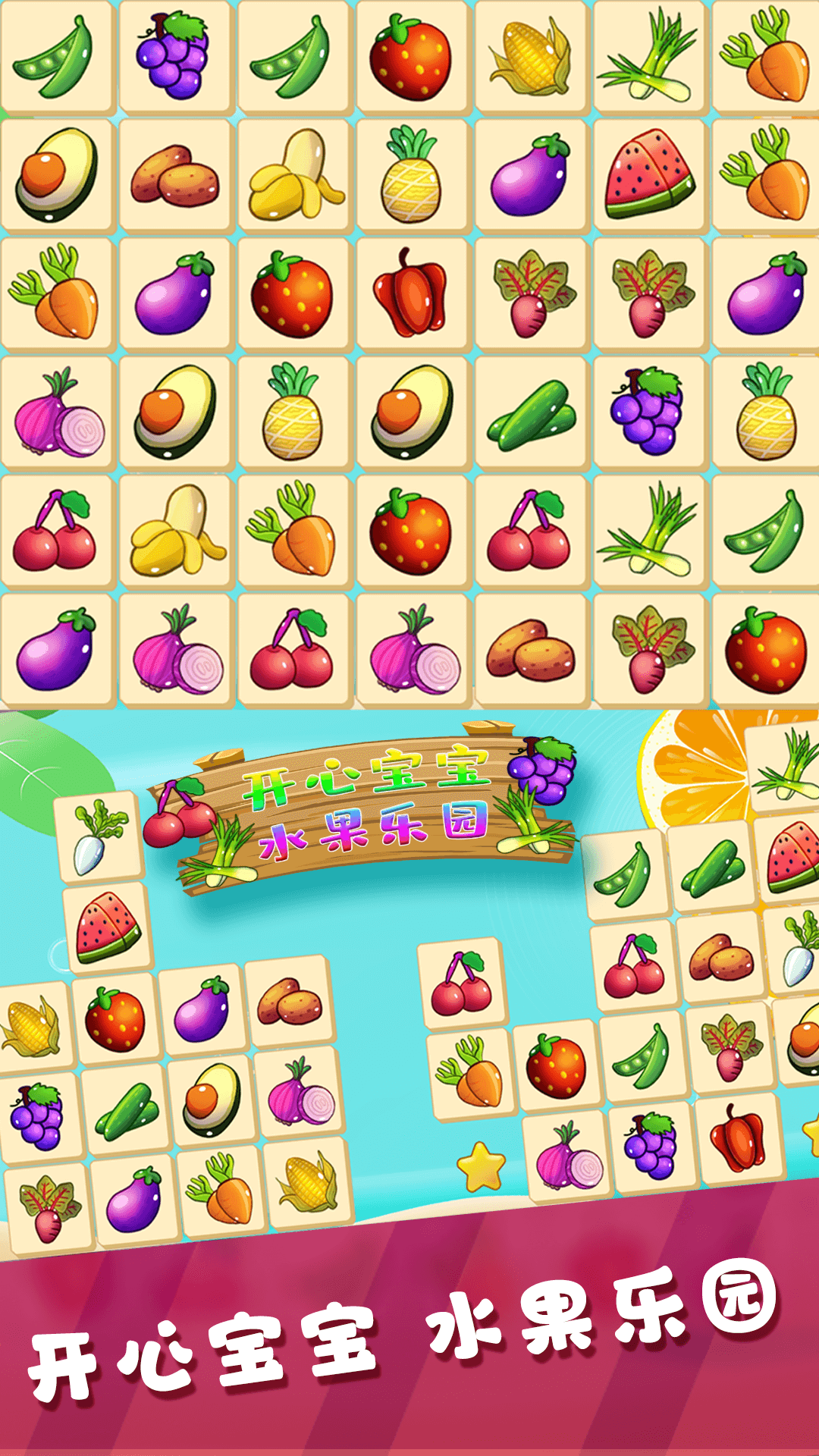Select the corn tile between strawberry and leek
The width and height of the screenshot is (819, 1456).
click(x=530, y=58)
